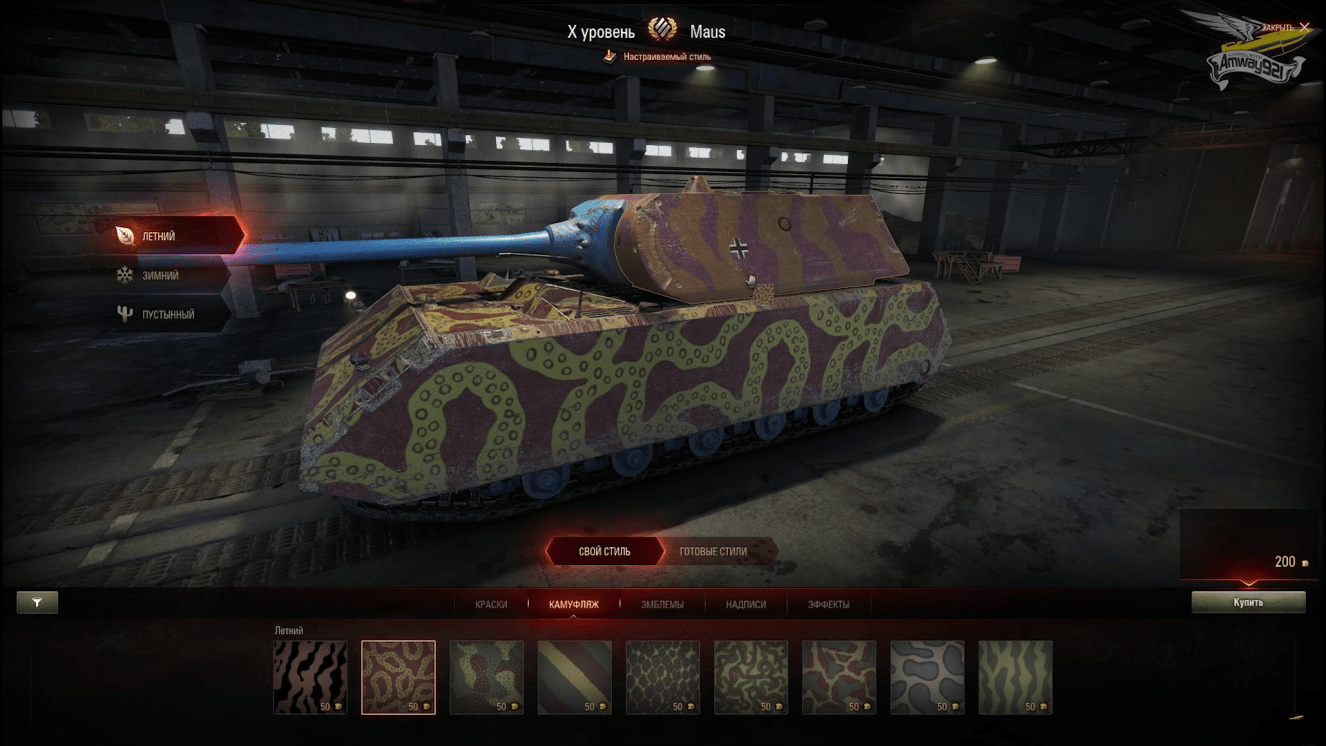
Task: Pick the green and red maze camouflage
Action: [751, 677]
